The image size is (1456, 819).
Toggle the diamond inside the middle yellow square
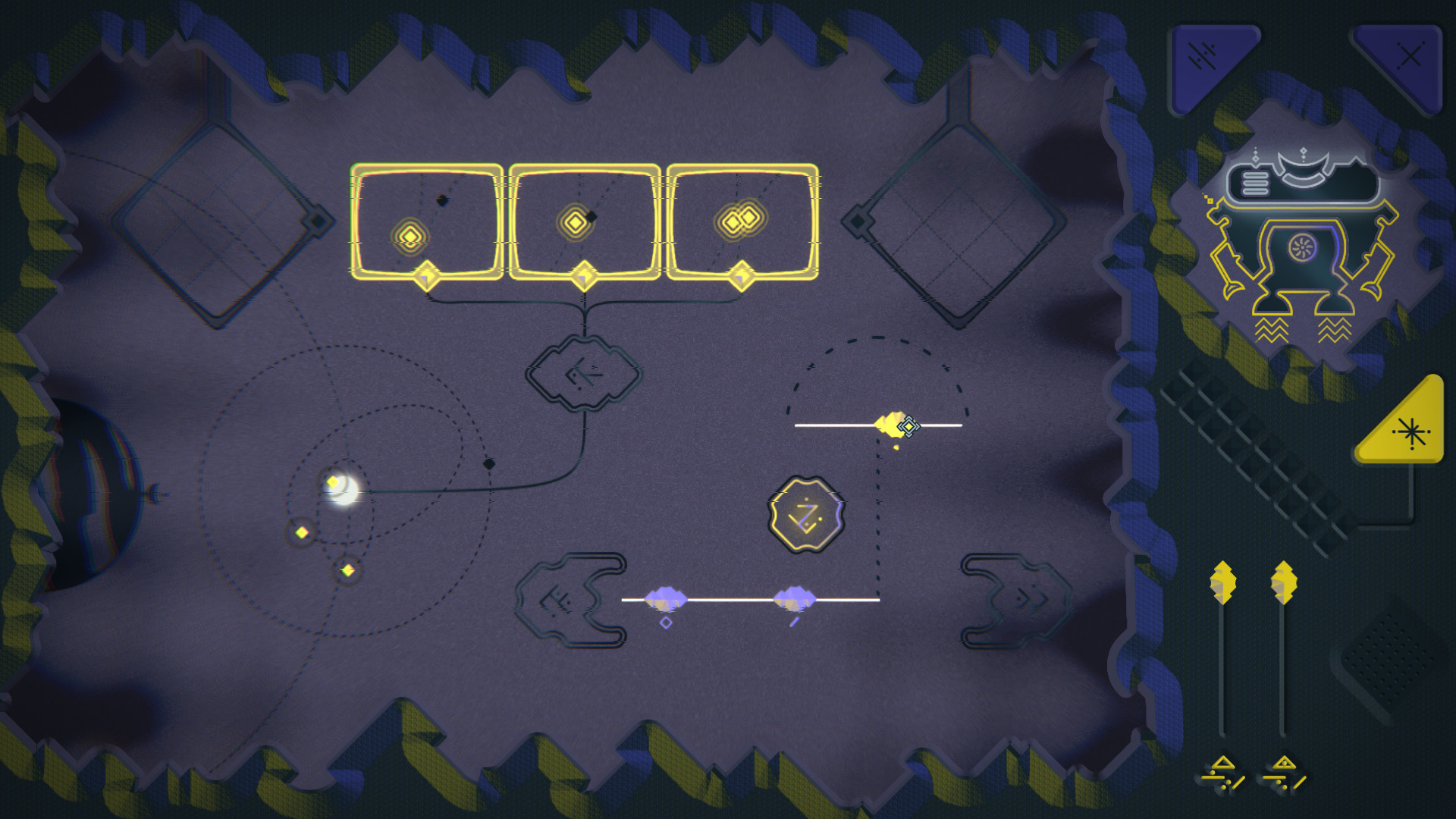[x=576, y=221]
